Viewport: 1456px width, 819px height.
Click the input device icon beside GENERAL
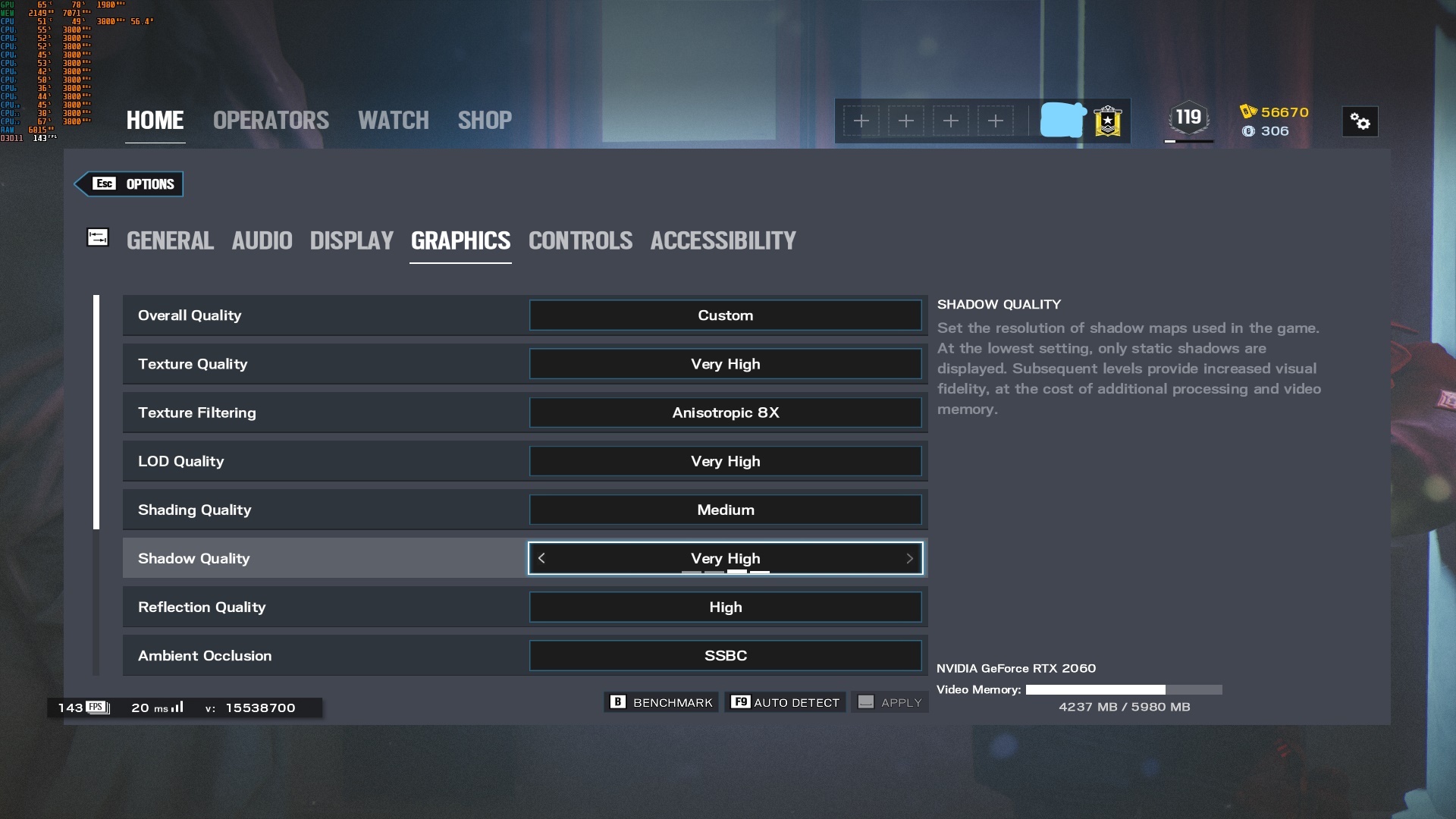tap(98, 237)
